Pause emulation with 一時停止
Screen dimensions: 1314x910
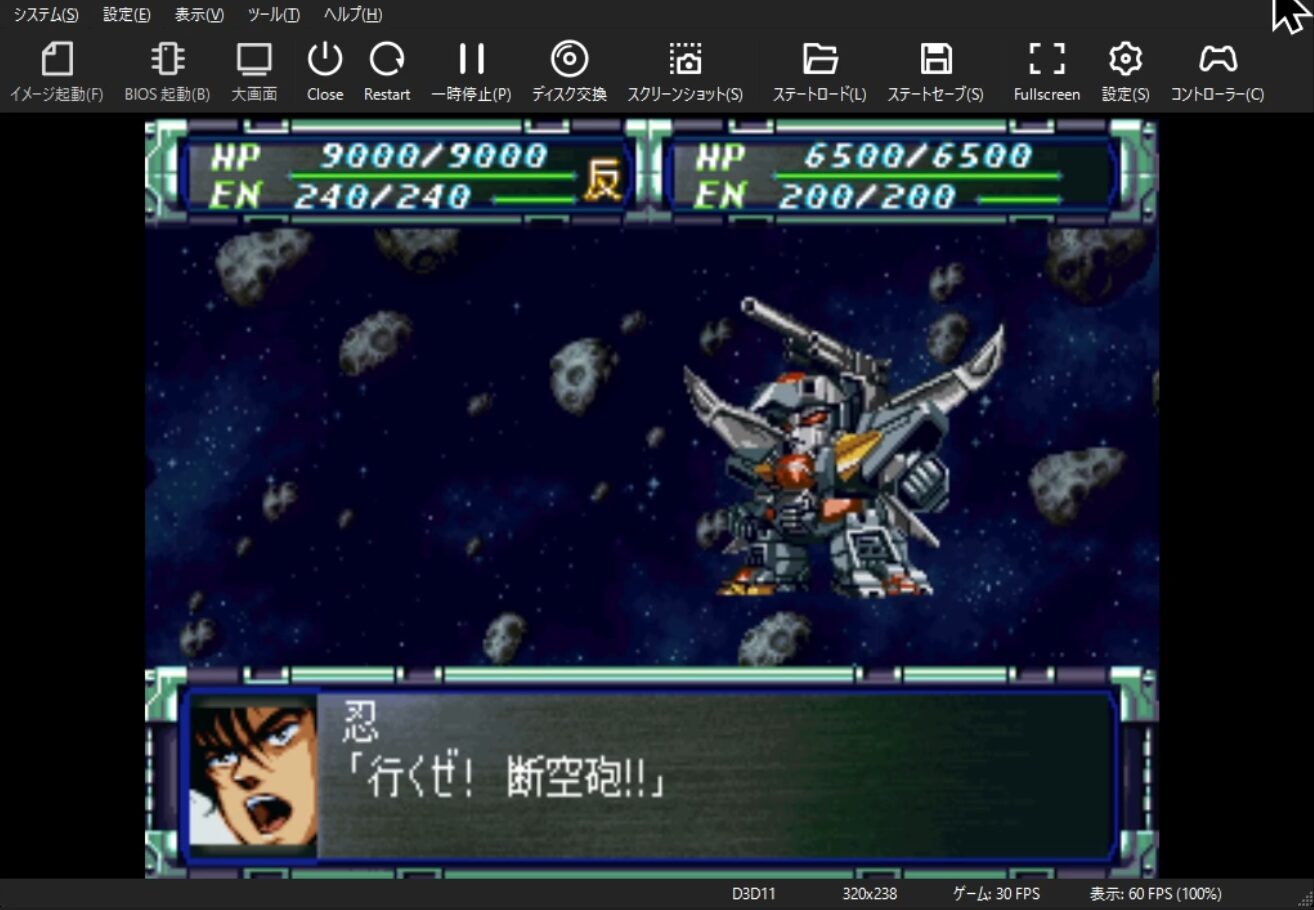pos(471,68)
